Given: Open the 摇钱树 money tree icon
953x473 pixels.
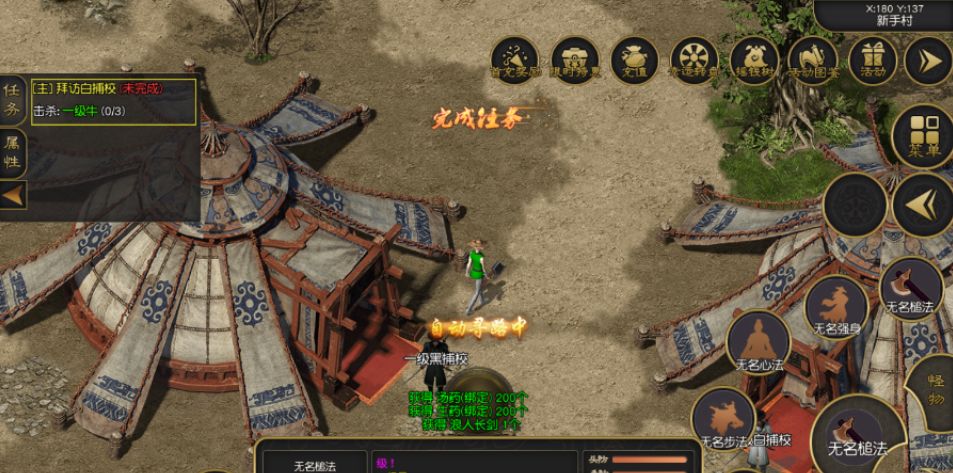Looking at the screenshot, I should [x=752, y=60].
